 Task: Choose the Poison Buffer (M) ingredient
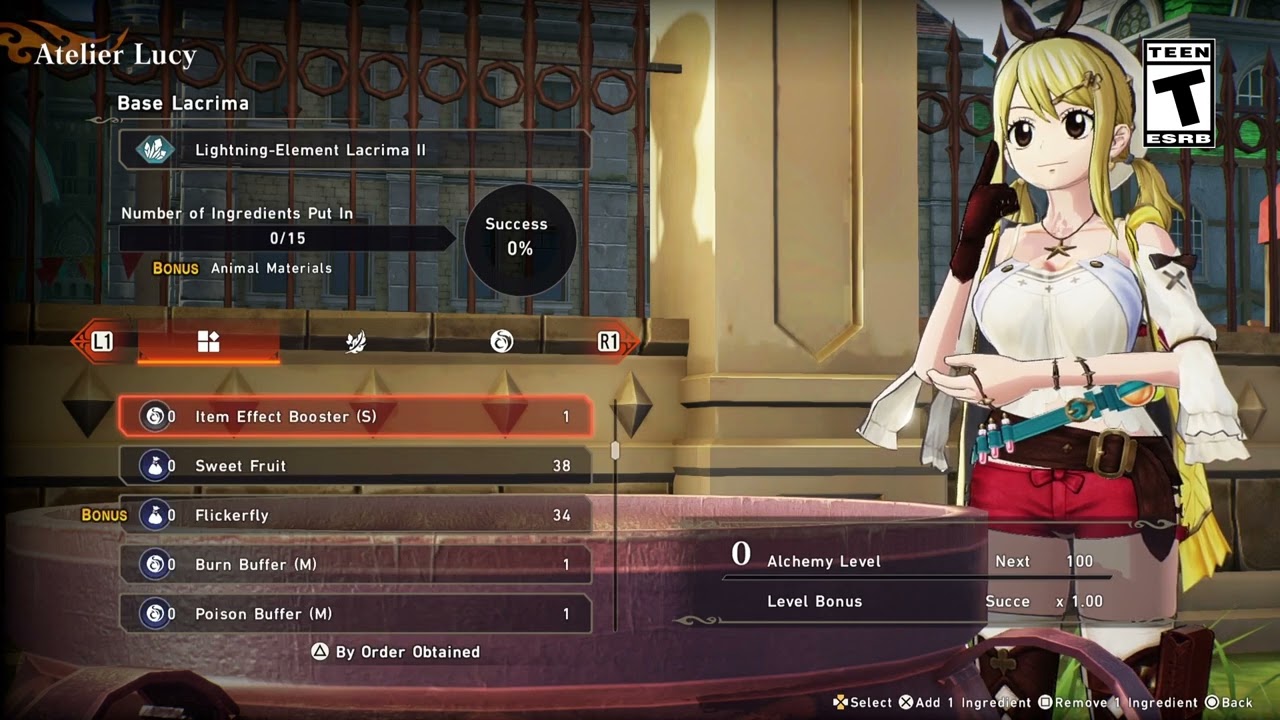click(355, 613)
